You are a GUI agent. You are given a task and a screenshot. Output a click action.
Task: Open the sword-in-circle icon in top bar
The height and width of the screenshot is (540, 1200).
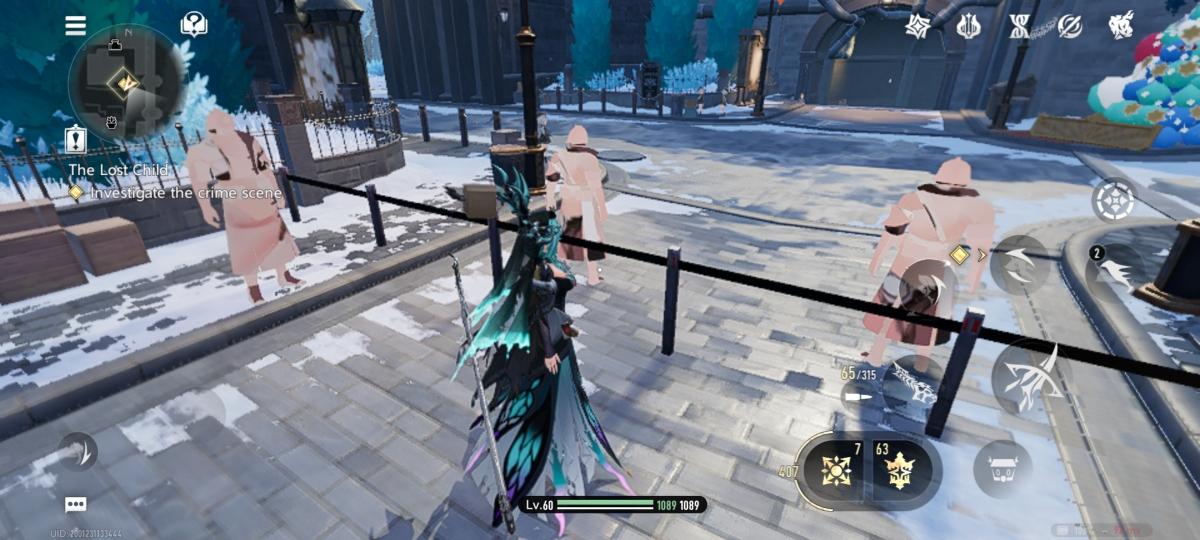tap(1070, 26)
